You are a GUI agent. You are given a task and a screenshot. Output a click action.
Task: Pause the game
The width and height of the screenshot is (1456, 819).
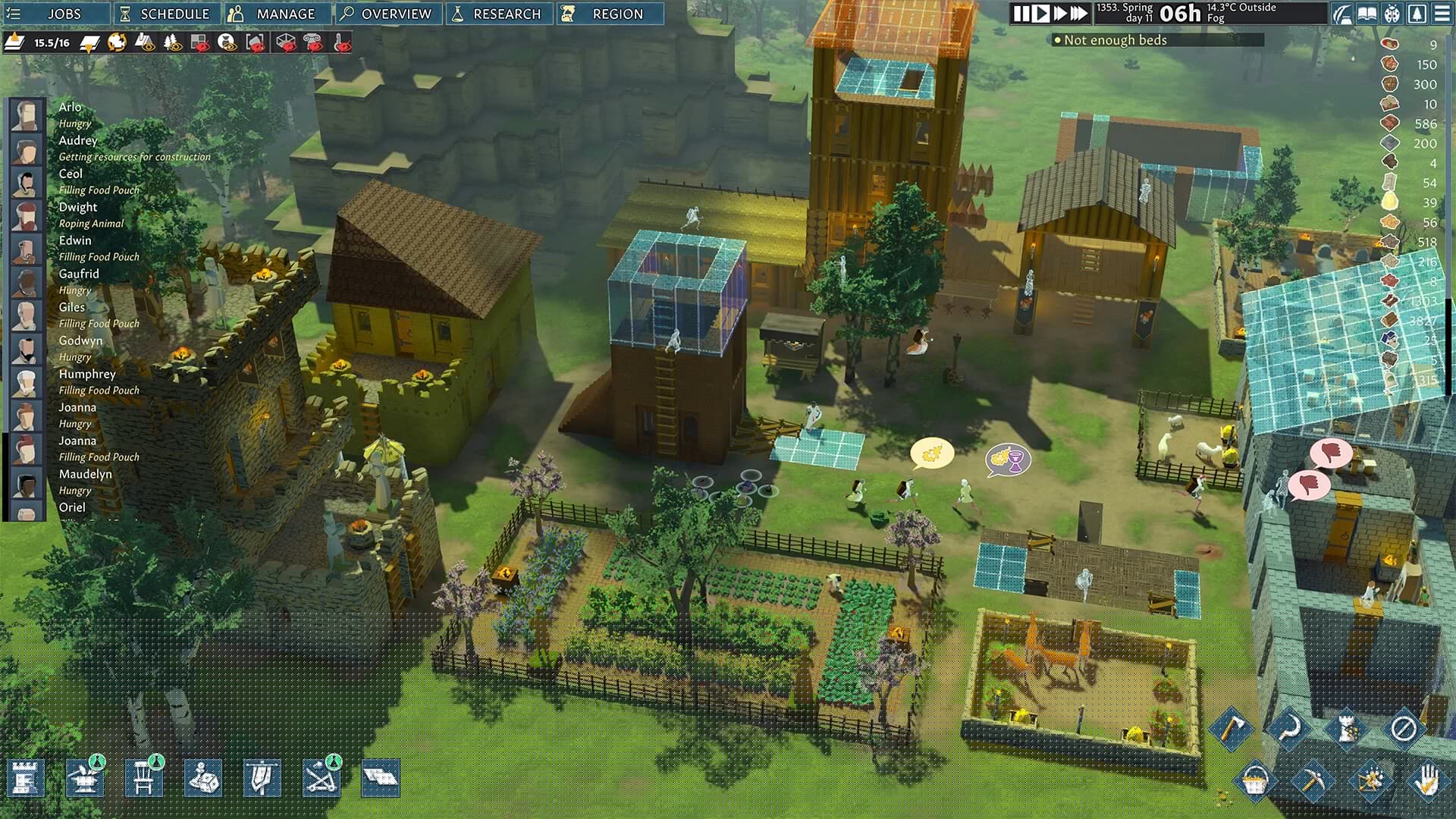[1021, 14]
